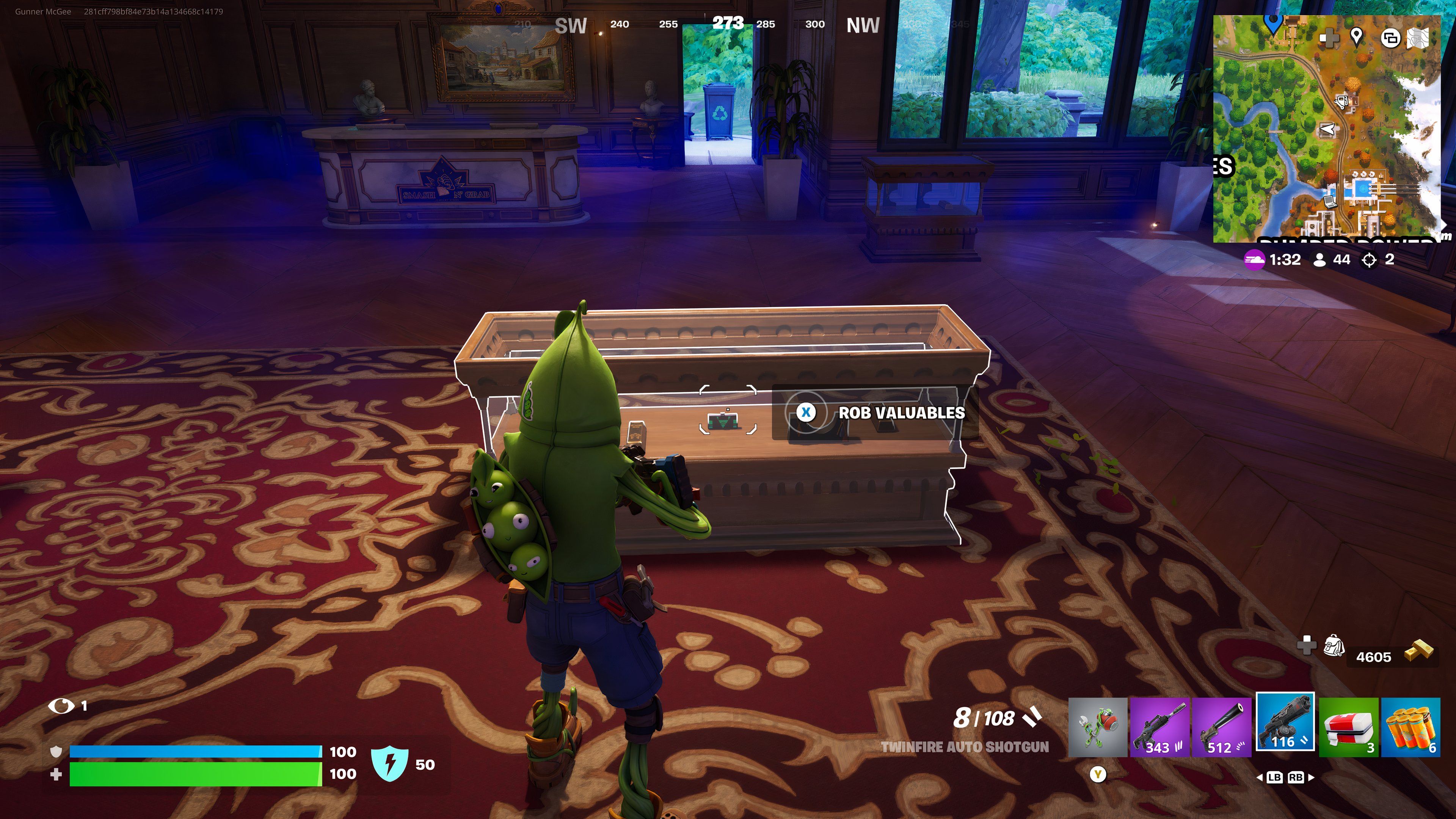Select the wrench-and-canister pickaxe slot

pos(1097,727)
